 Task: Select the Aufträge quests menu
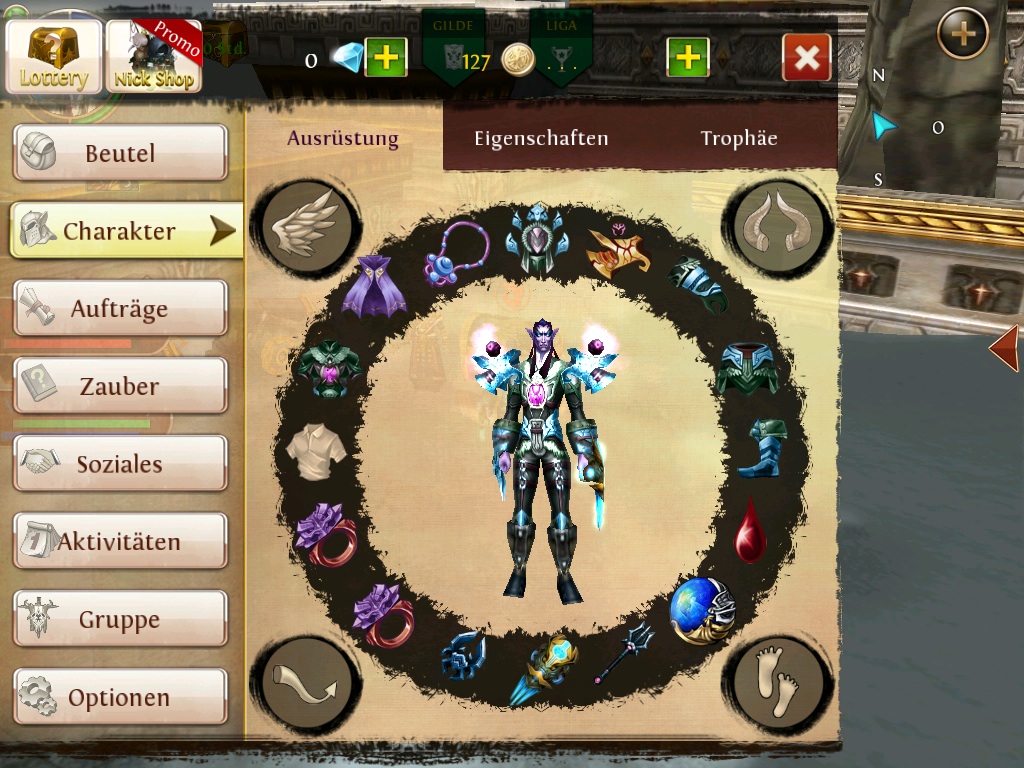click(120, 308)
